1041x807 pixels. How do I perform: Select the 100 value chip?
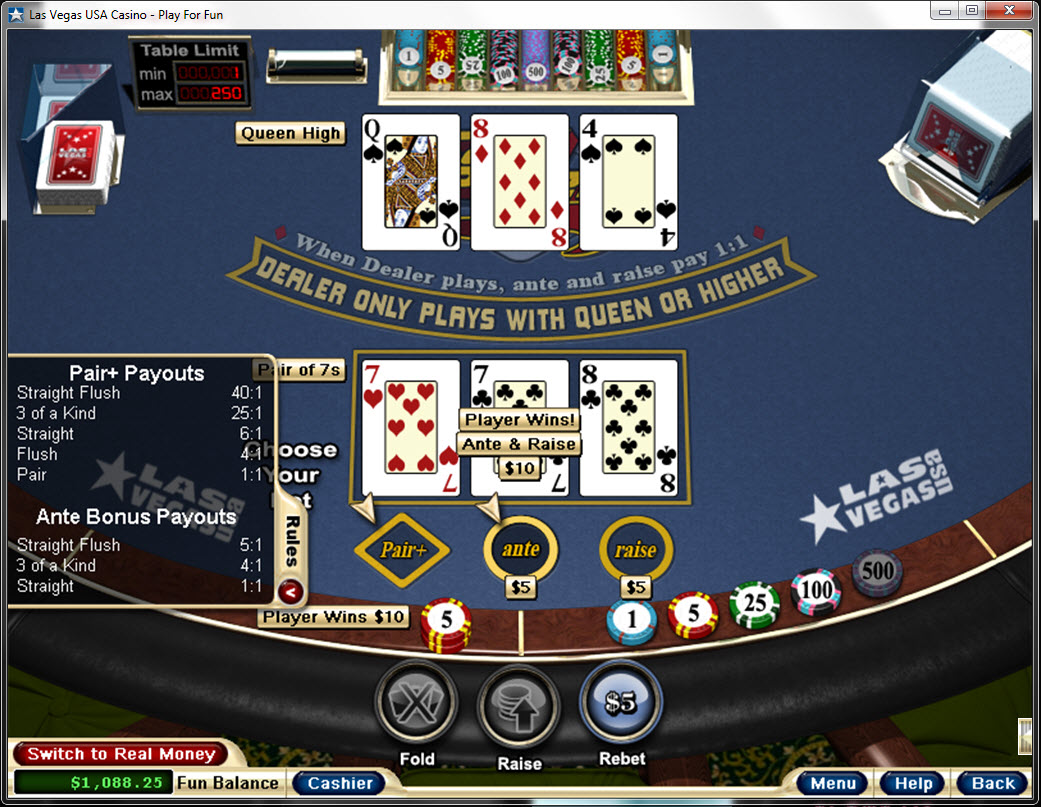click(816, 590)
